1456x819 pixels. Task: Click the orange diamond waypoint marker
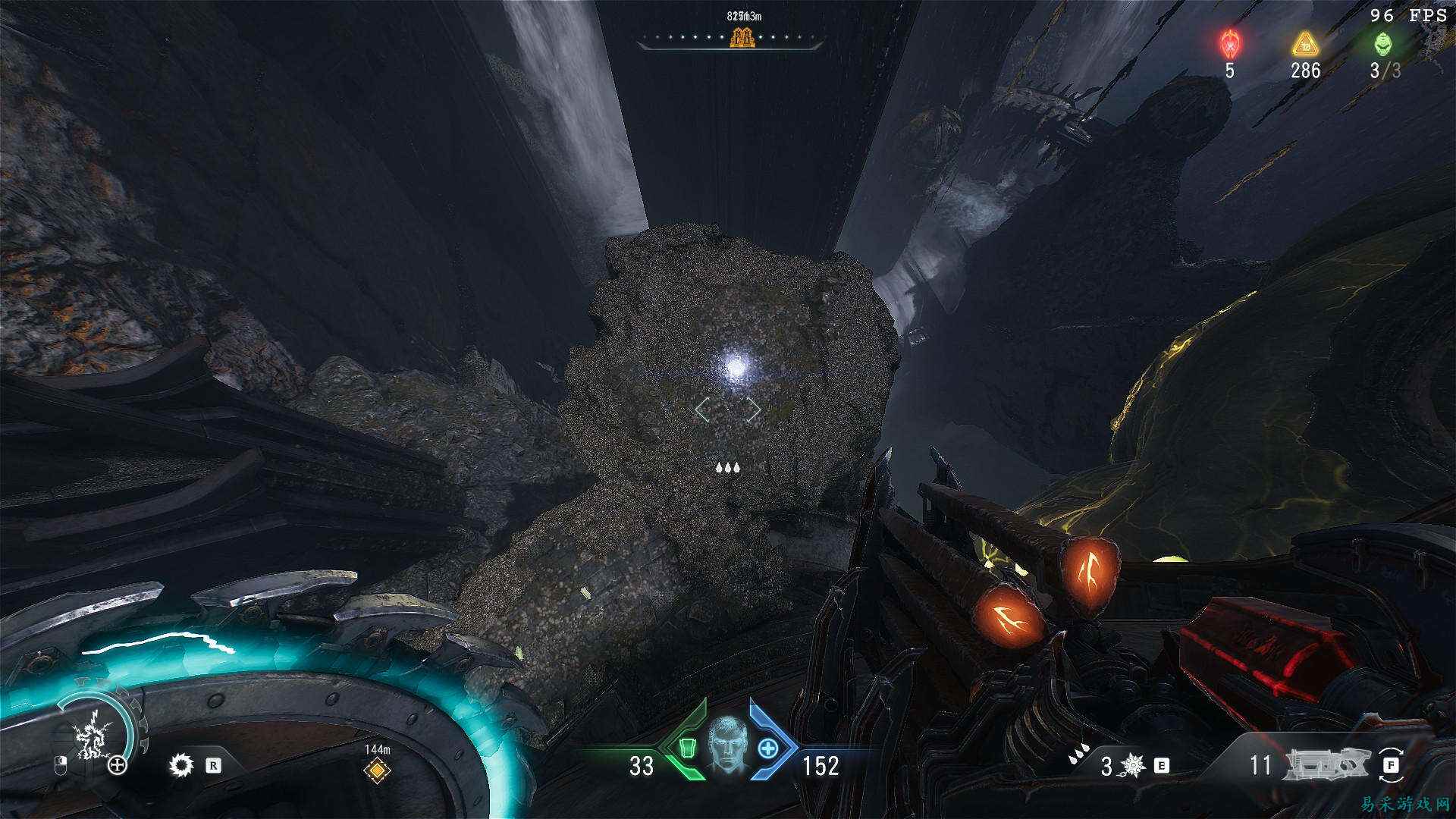pos(377,770)
